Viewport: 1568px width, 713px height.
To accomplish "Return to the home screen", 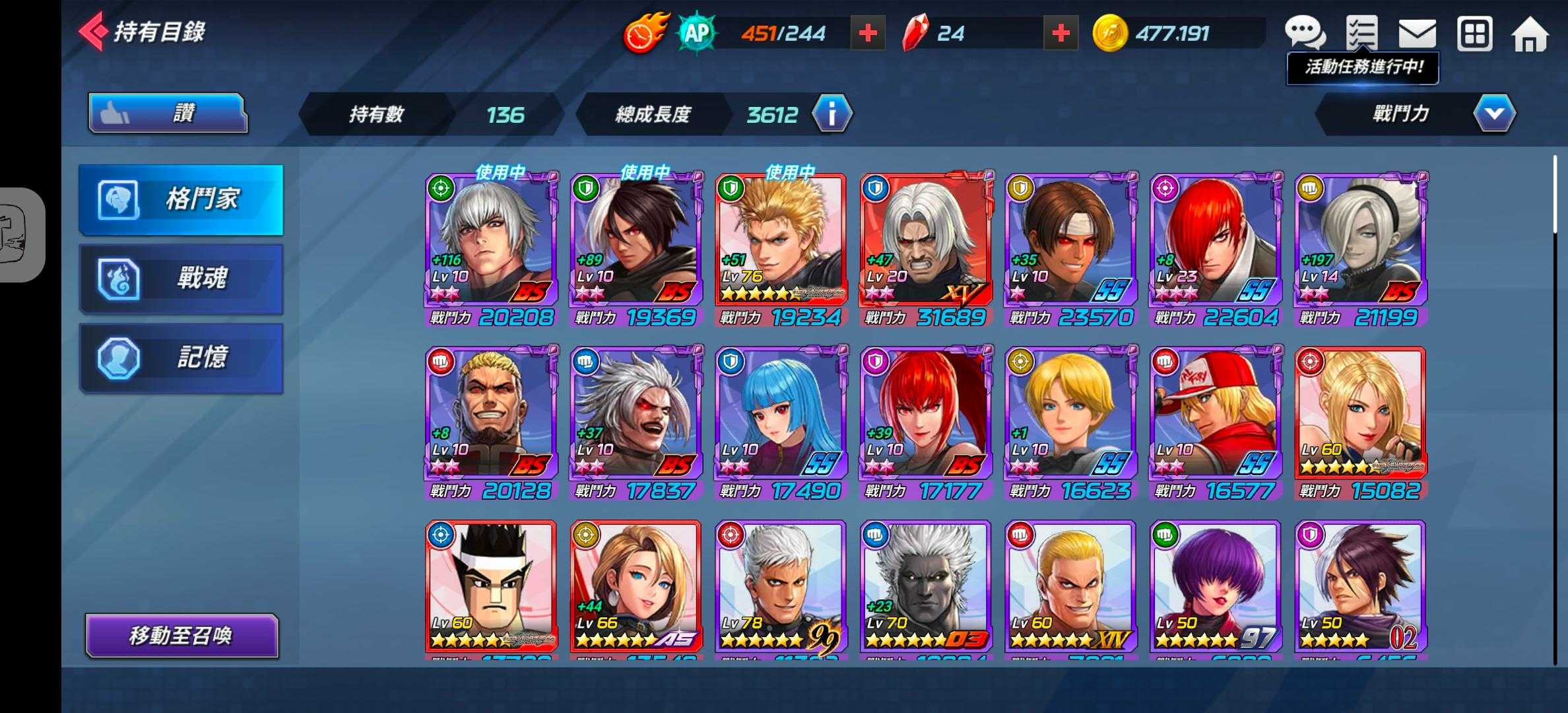I will tap(1530, 34).
